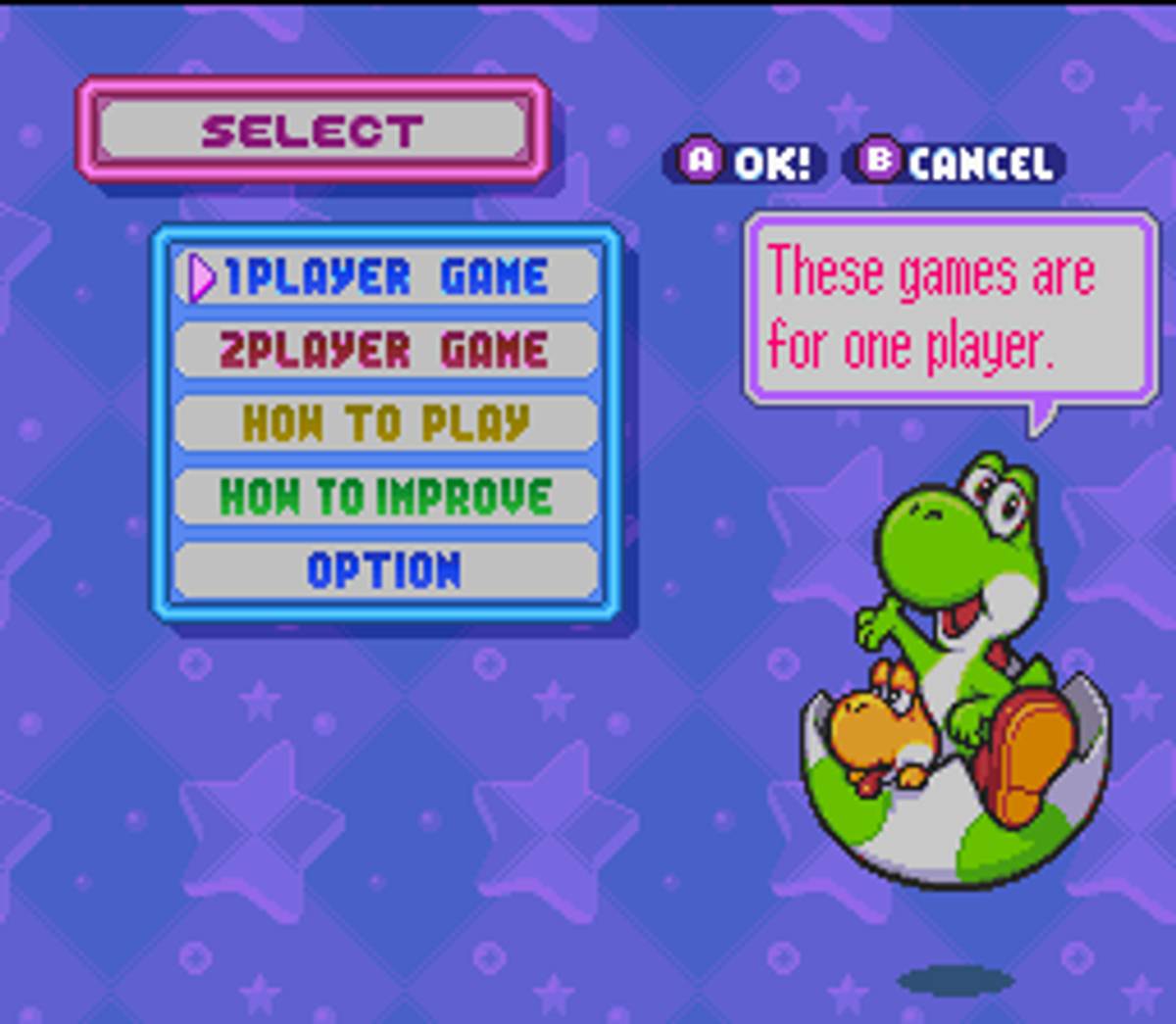Viewport: 1176px width, 1024px height.
Task: Go to the Option menu
Action: tap(386, 570)
